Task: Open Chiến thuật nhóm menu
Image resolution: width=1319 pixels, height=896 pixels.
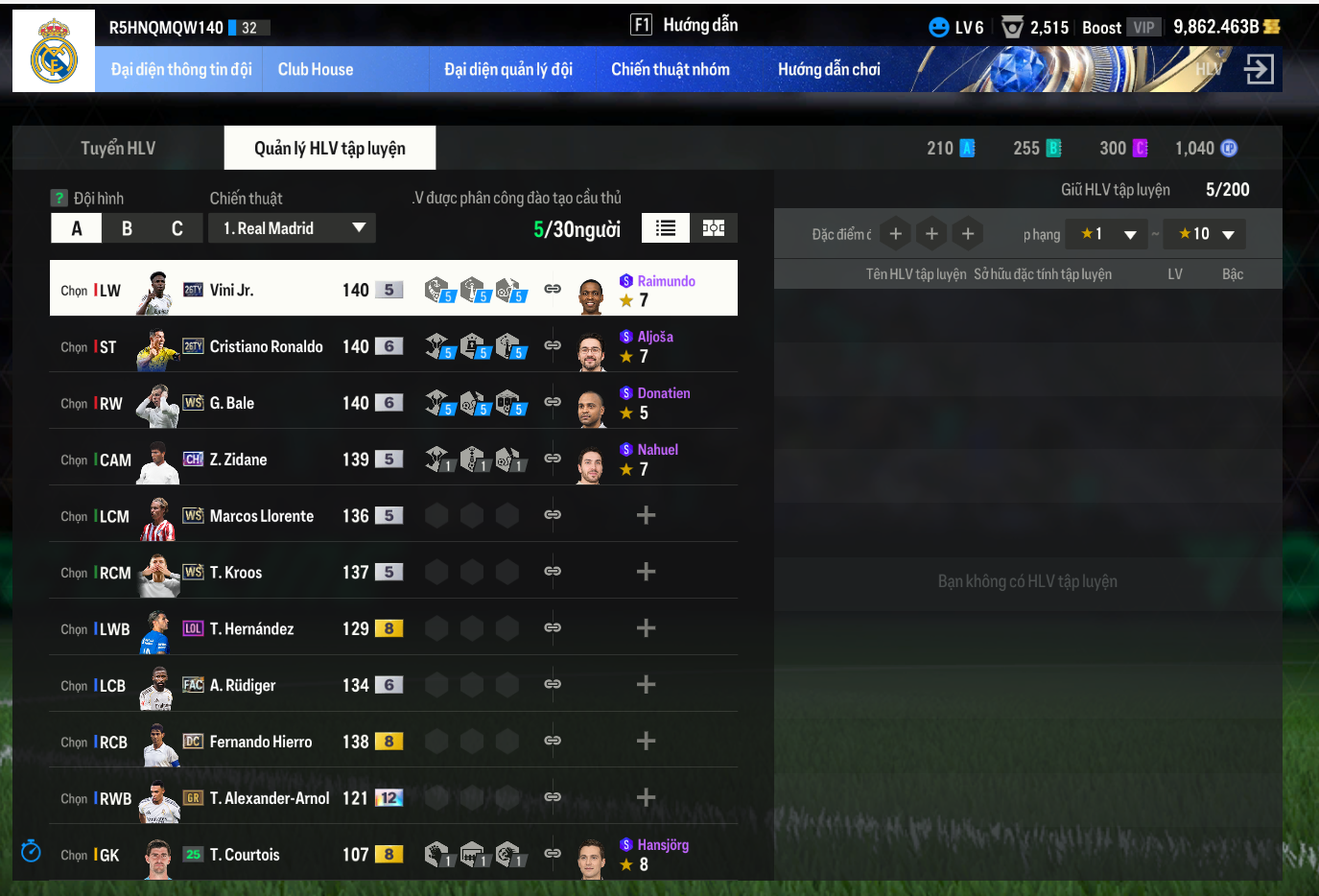Action: 670,70
